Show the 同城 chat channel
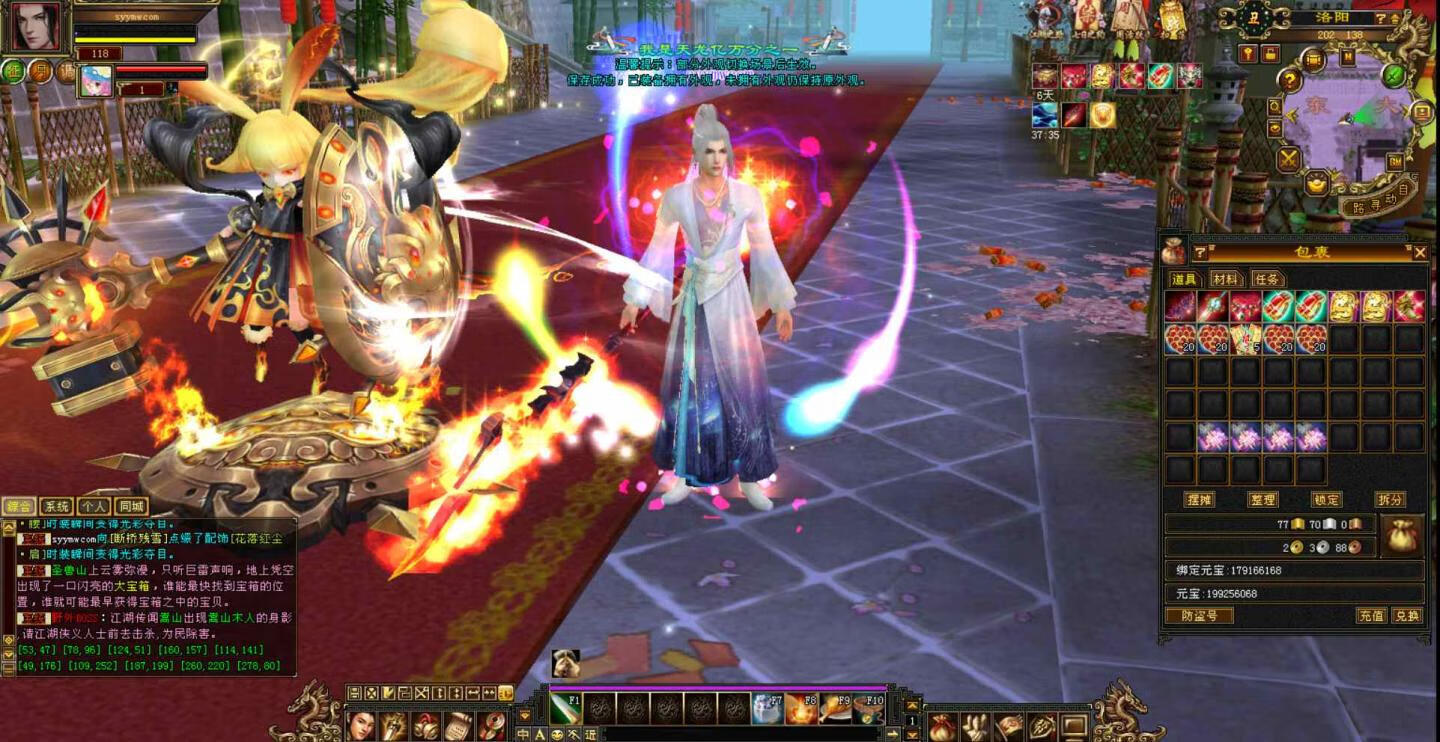This screenshot has width=1440, height=742. (131, 507)
